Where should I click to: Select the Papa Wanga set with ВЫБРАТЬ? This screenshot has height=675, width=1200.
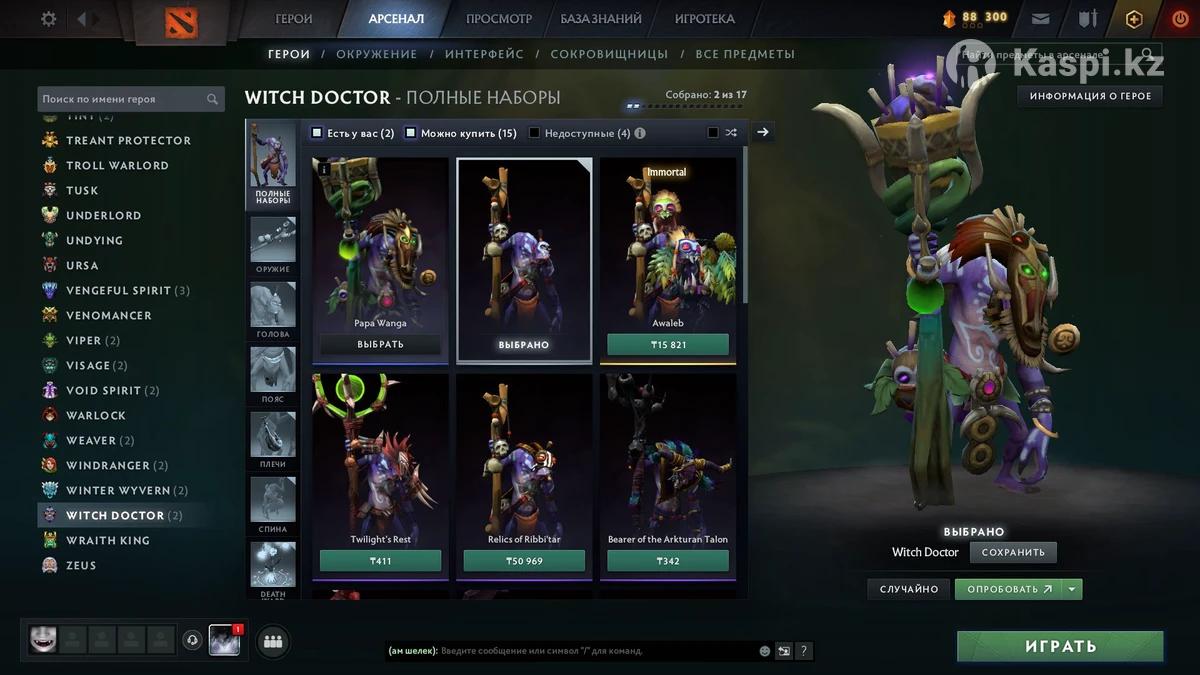[x=380, y=345]
